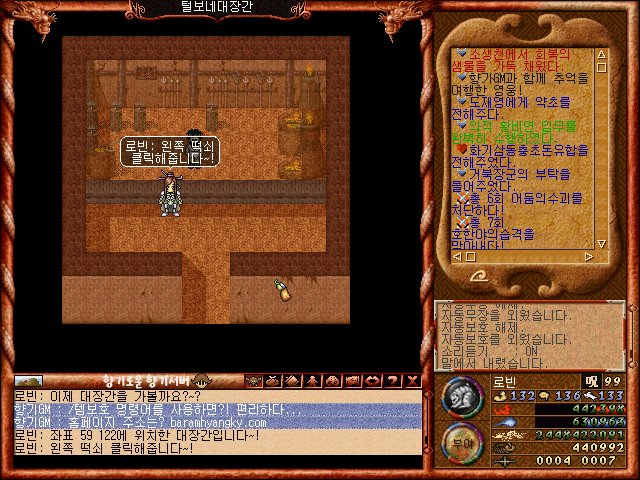Screen dimensions: 640x480
Task: Close the chat toolbar with X
Action: tap(410, 380)
